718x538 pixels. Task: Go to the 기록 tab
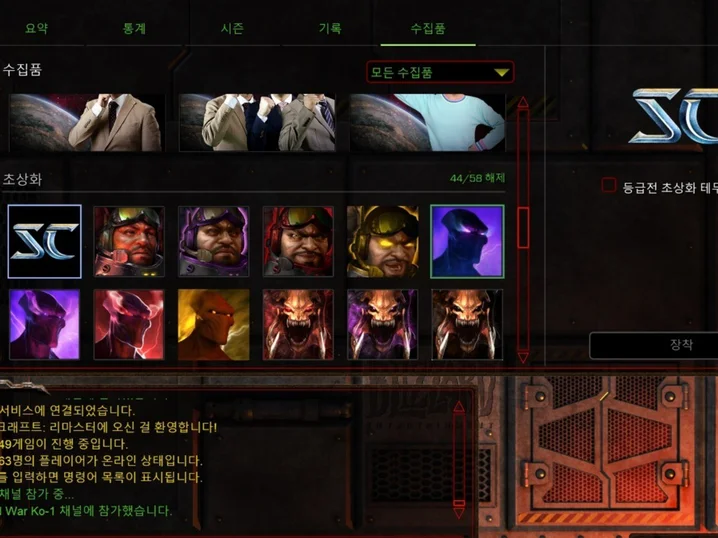(x=330, y=28)
